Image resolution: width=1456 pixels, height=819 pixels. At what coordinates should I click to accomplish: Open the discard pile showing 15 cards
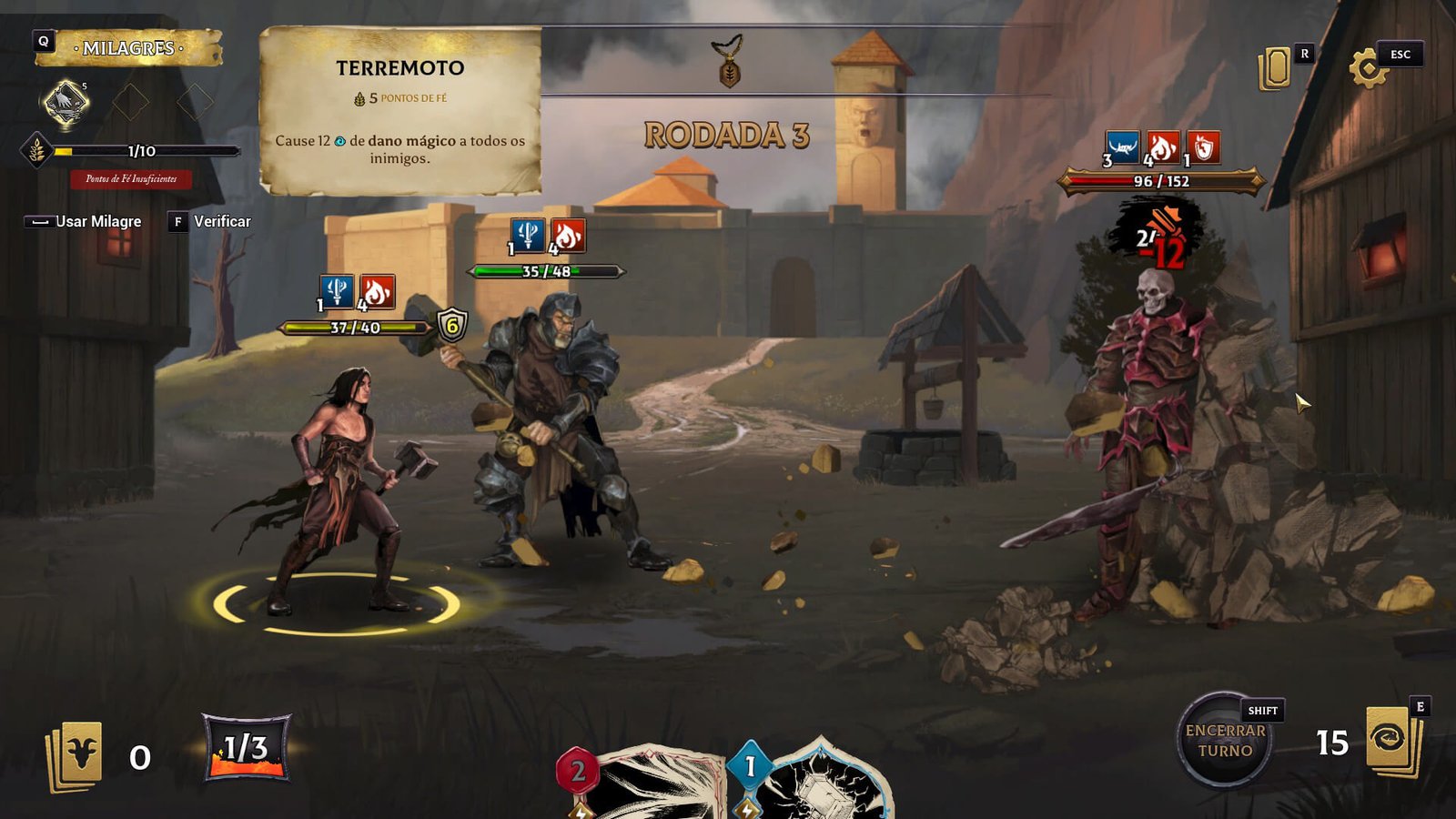coord(1394,742)
